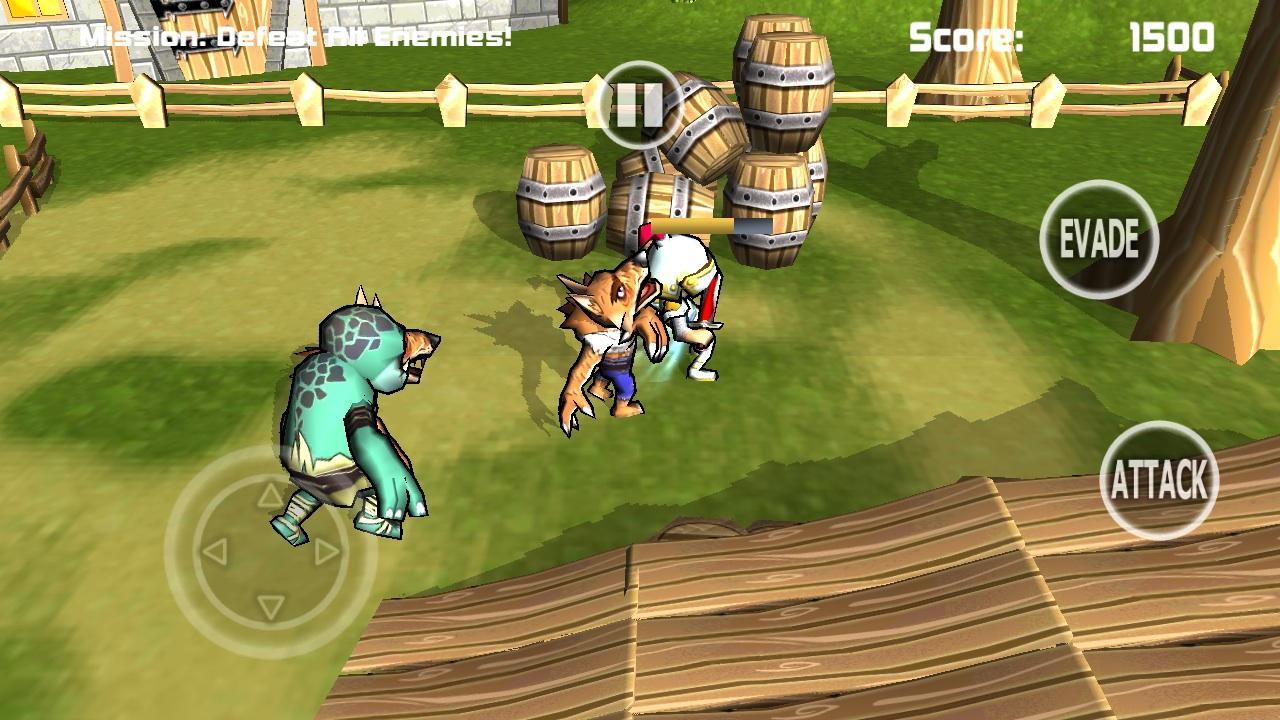Viewport: 1280px width, 720px height.
Task: Tap the up arrow on the D-pad
Action: (268, 493)
